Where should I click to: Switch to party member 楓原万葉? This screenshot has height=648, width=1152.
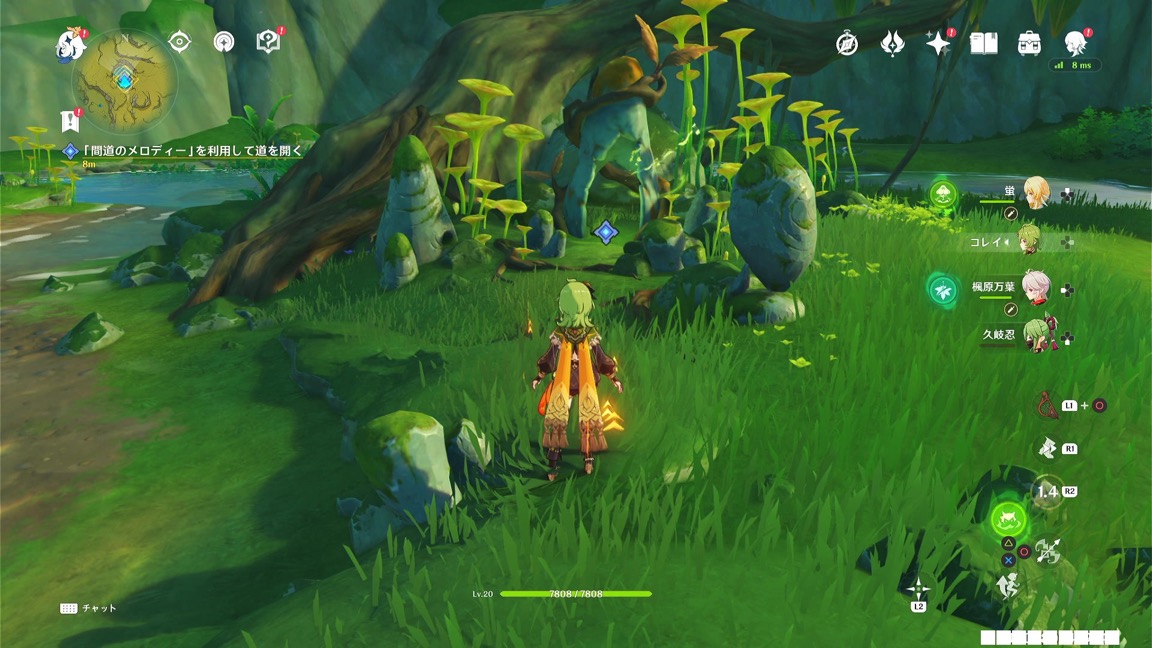[x=1035, y=288]
